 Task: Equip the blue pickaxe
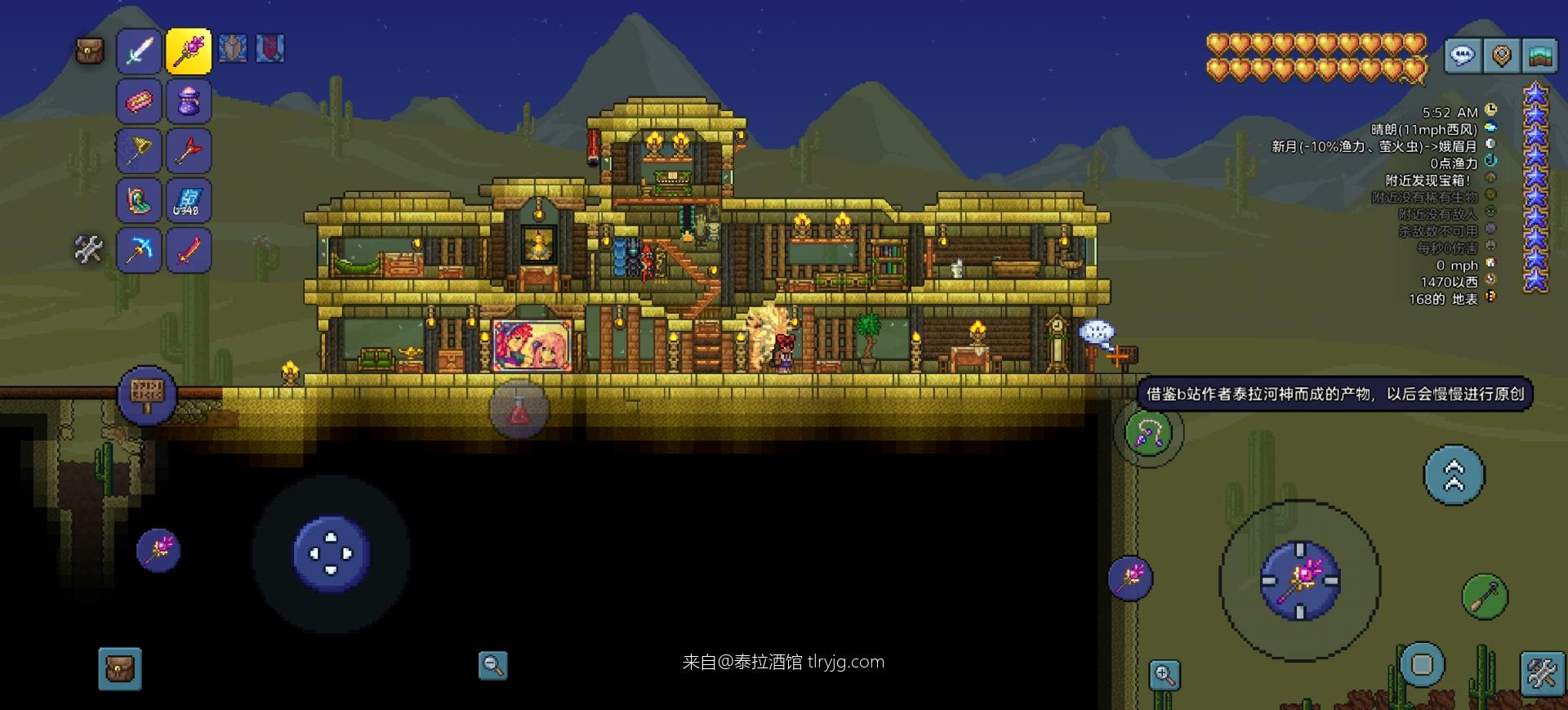pyautogui.click(x=139, y=250)
